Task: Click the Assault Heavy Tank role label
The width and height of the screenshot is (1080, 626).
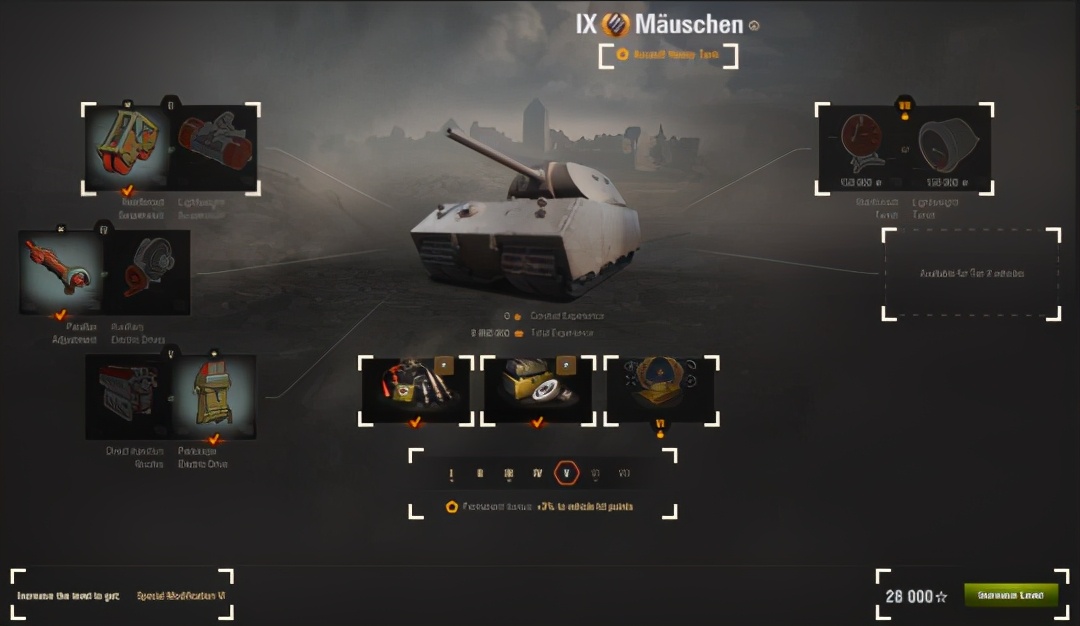Action: click(x=668, y=54)
